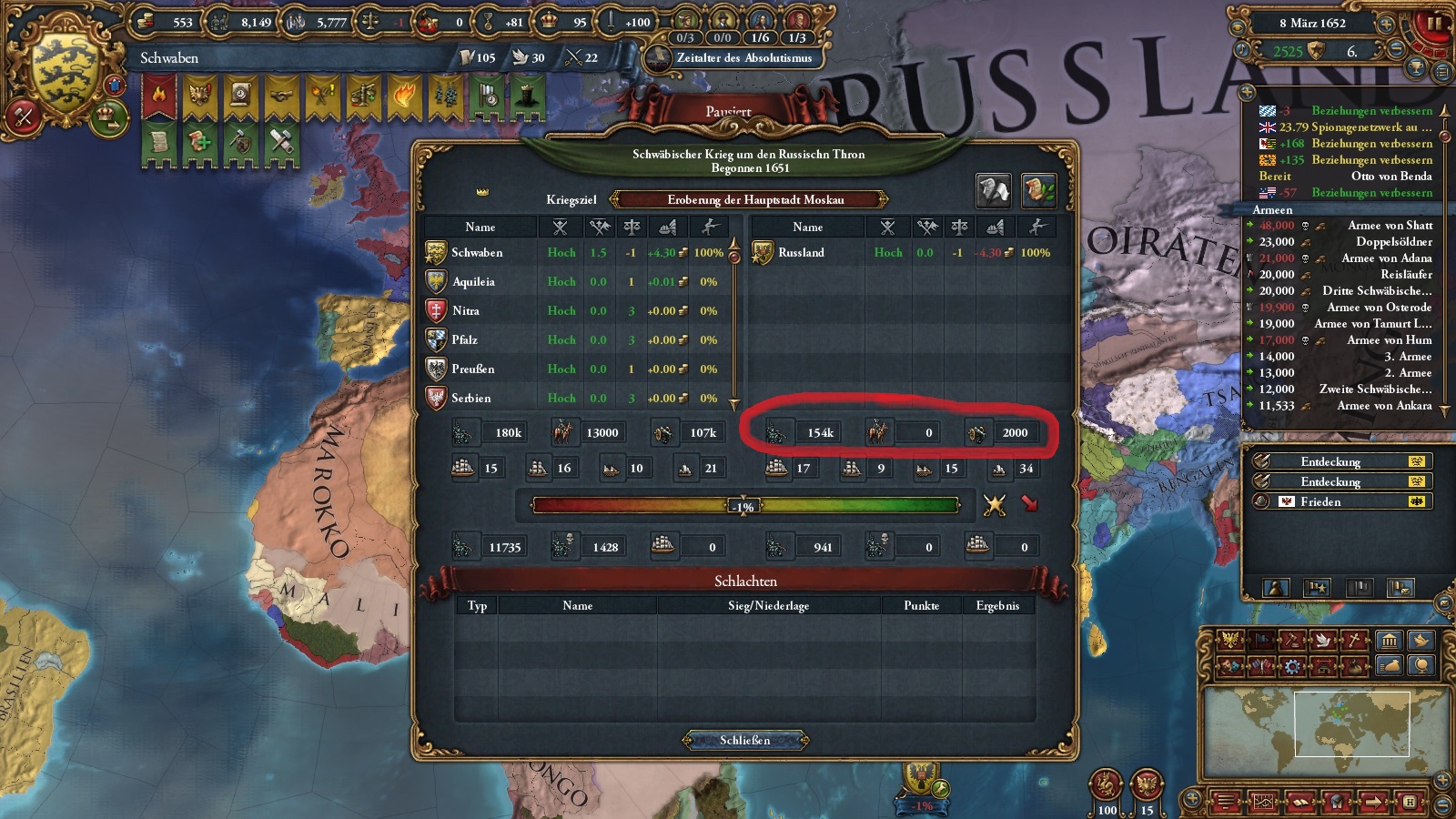Click the Pausiert banner to unpause

pos(730,109)
